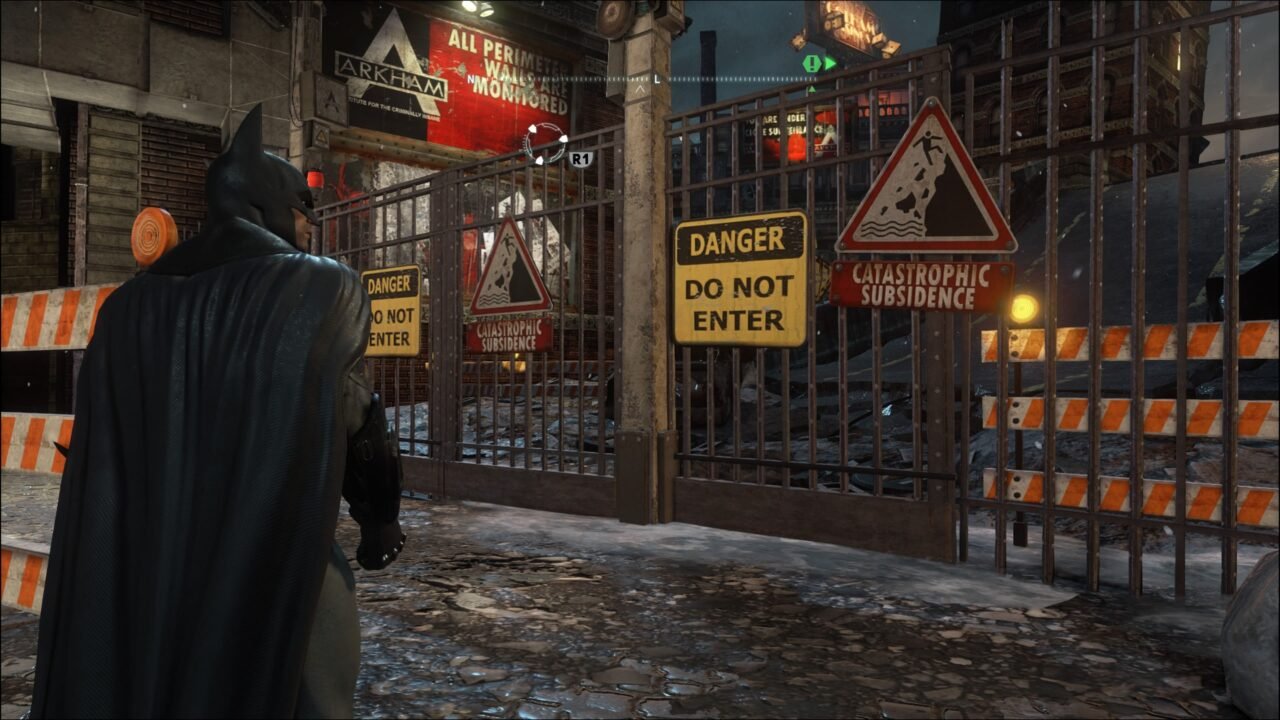Viewport: 1280px width, 720px height.
Task: Open the gadget wheel via the R1 prompt icon
Action: coord(580,158)
